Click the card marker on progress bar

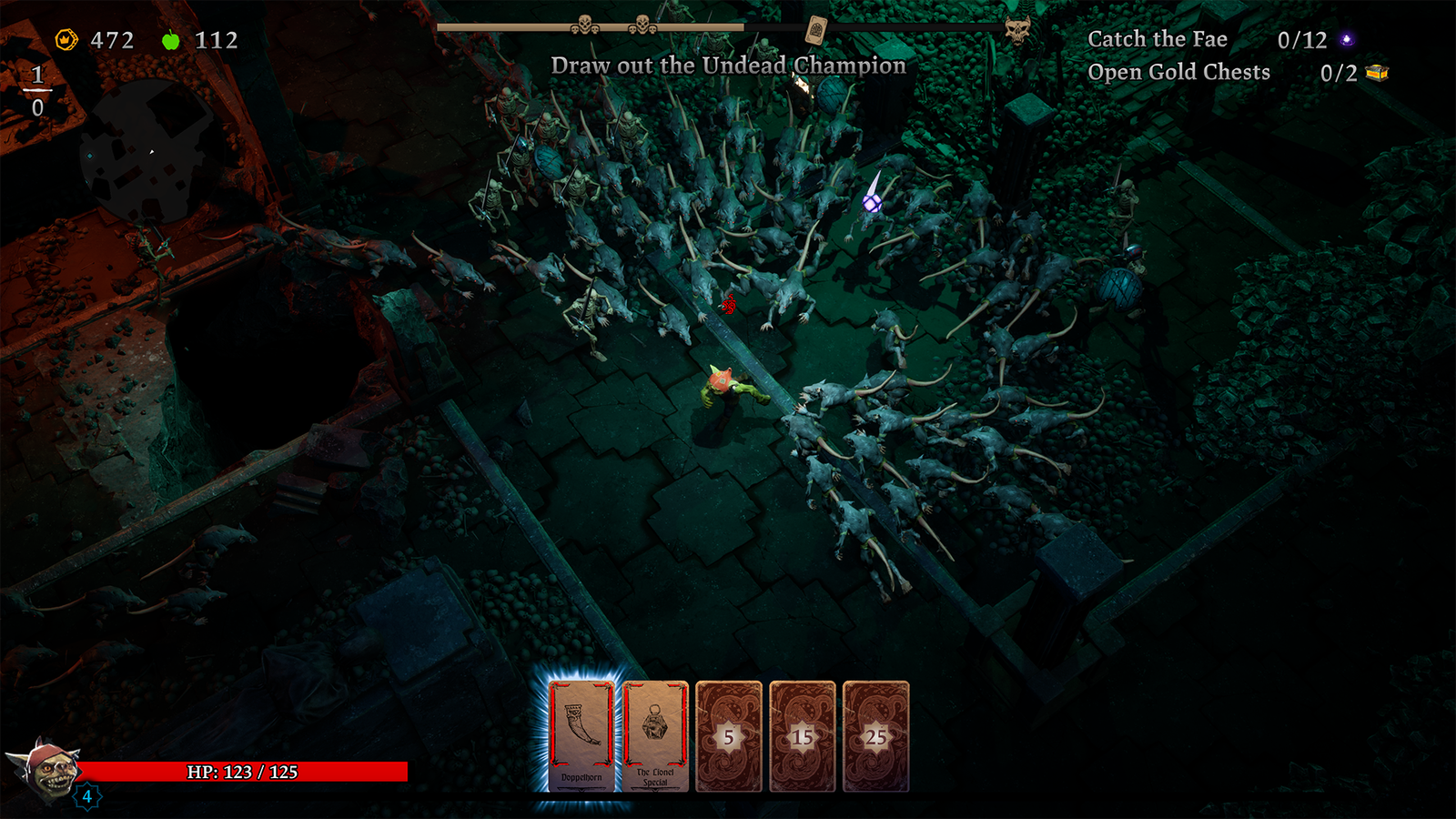[816, 30]
